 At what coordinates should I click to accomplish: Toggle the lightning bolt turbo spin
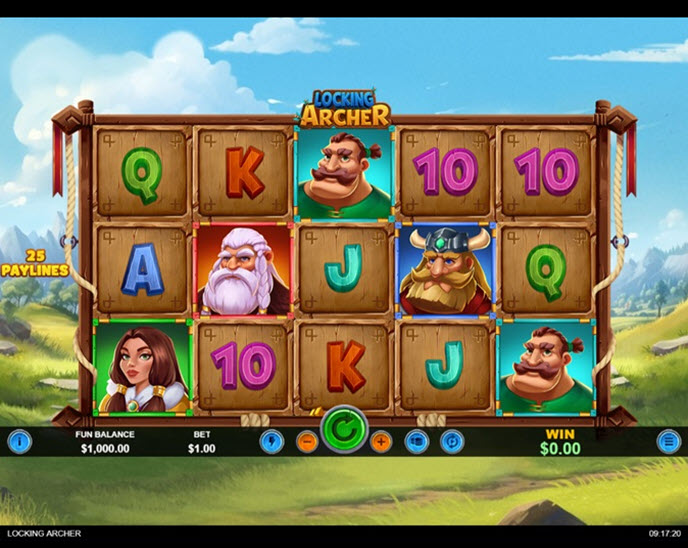coord(271,441)
